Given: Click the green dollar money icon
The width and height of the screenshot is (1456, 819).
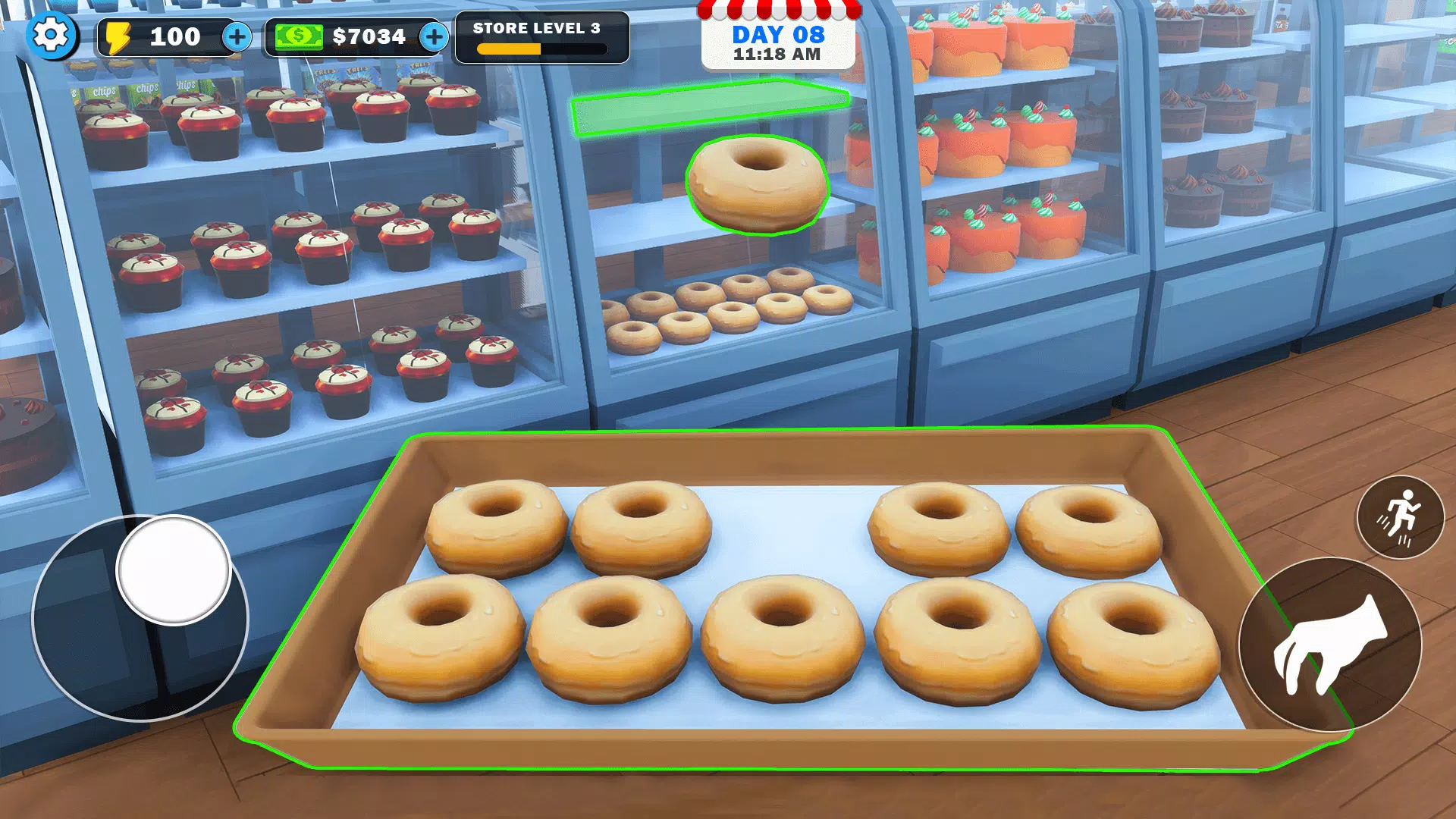Looking at the screenshot, I should (x=299, y=36).
